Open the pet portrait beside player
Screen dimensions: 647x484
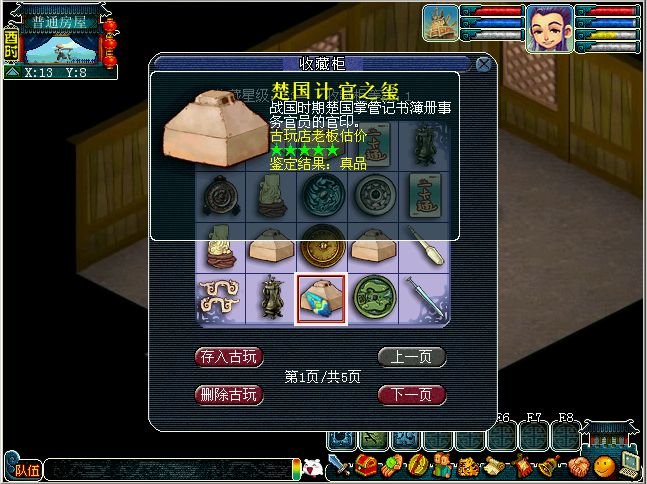coord(440,23)
